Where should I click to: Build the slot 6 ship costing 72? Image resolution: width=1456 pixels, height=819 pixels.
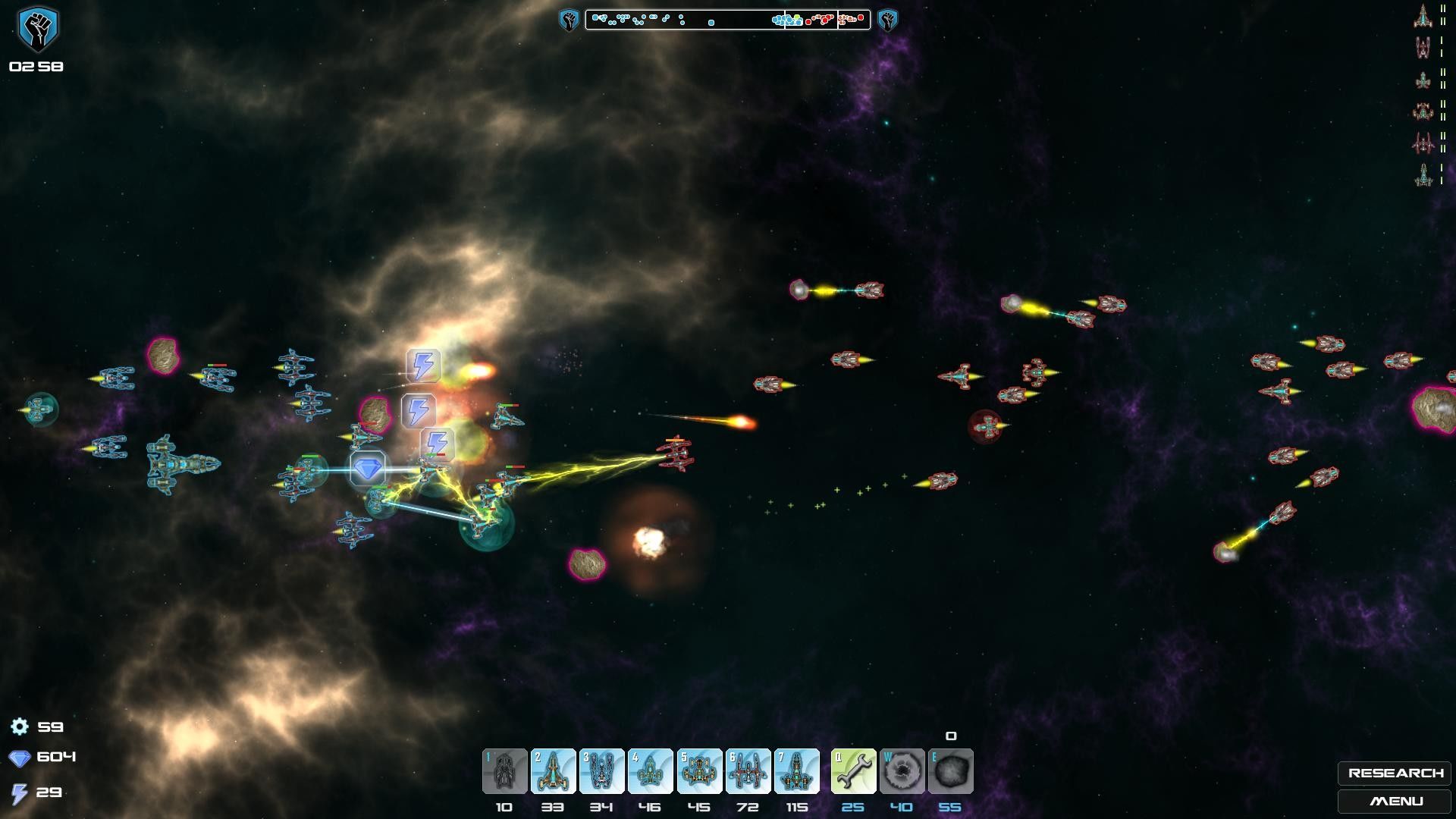(748, 771)
